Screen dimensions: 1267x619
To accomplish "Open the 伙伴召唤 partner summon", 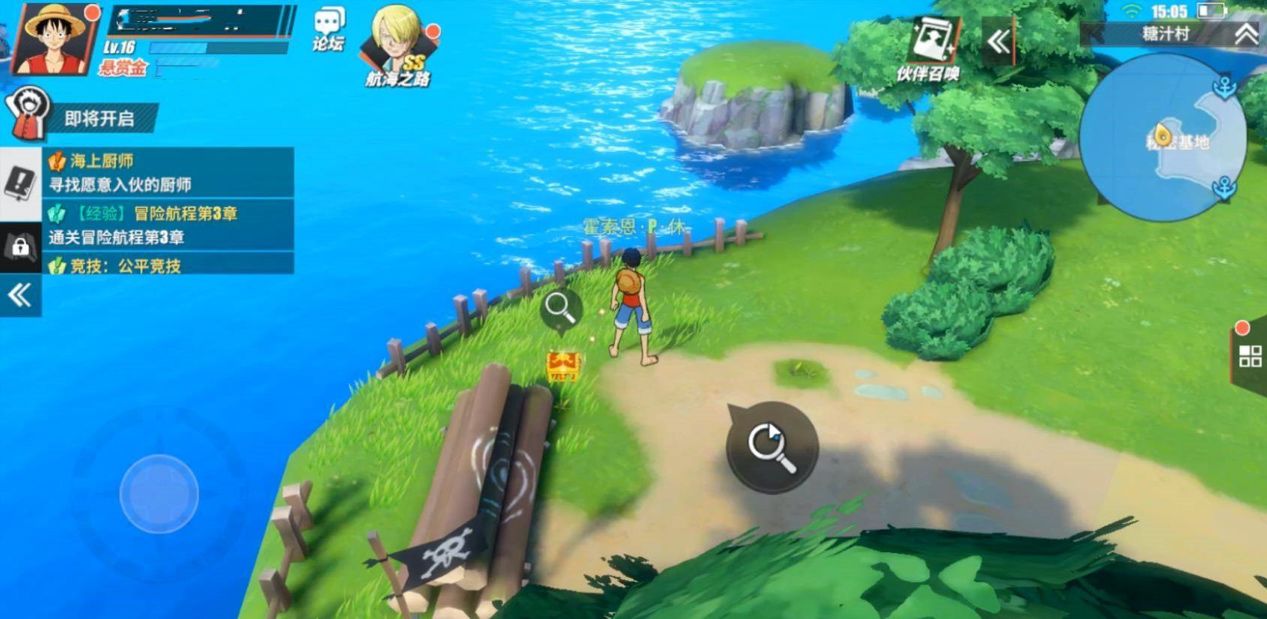I will [928, 48].
